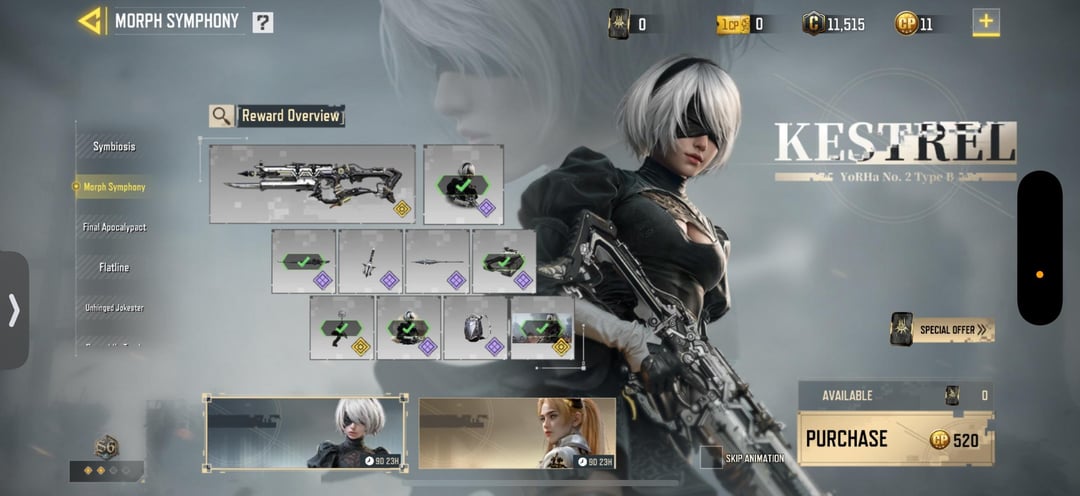
Task: Open the Reward Overview
Action: point(277,116)
